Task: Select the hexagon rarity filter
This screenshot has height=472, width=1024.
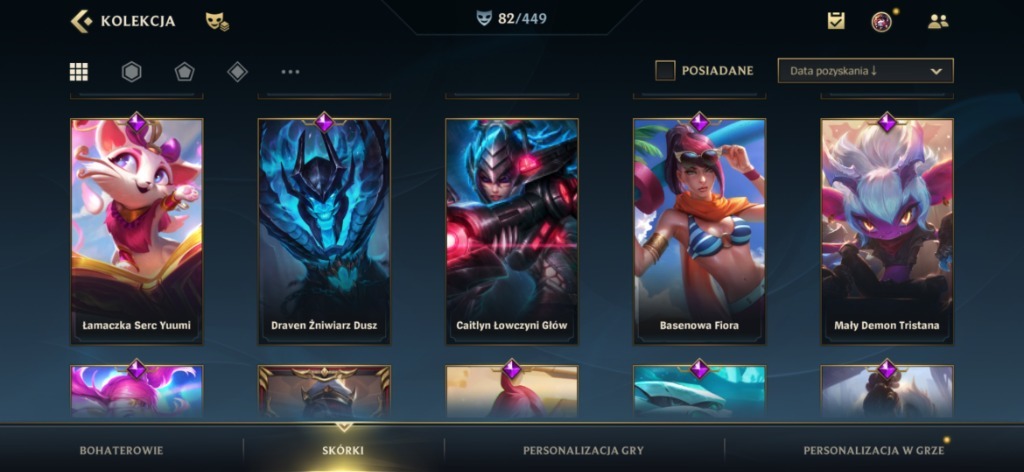Action: pos(131,71)
